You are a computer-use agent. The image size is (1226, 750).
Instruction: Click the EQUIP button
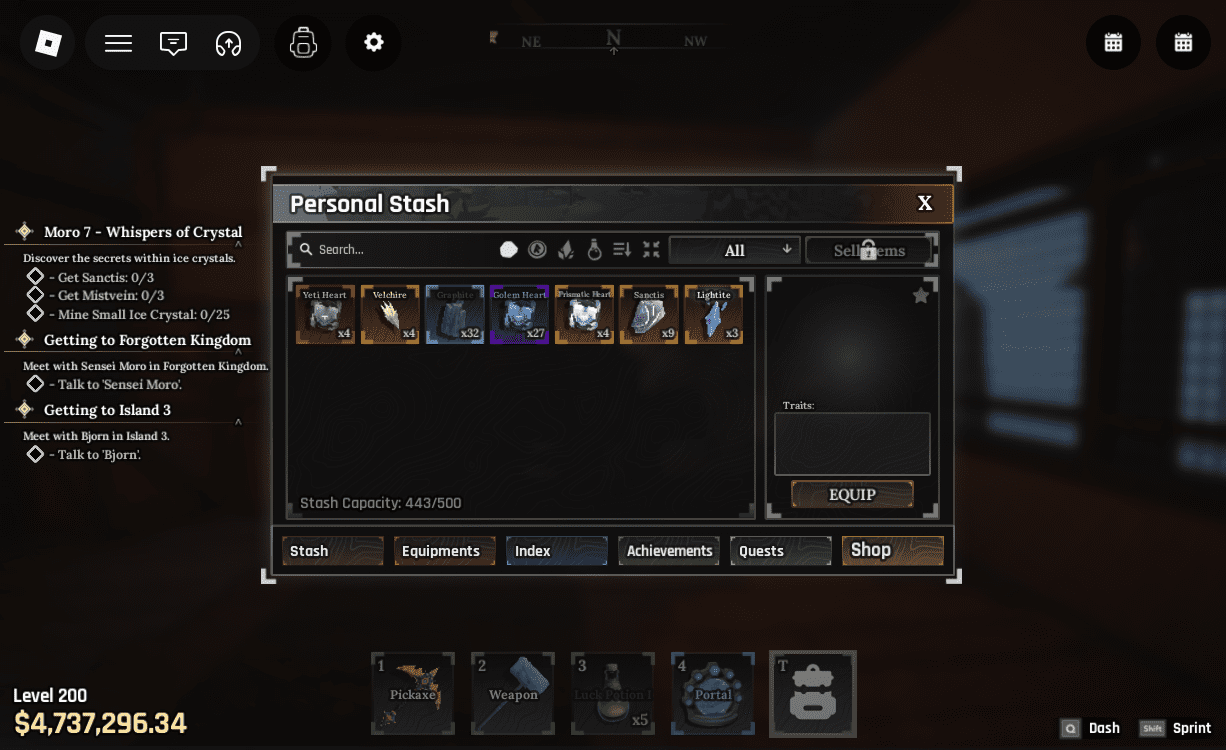click(852, 494)
